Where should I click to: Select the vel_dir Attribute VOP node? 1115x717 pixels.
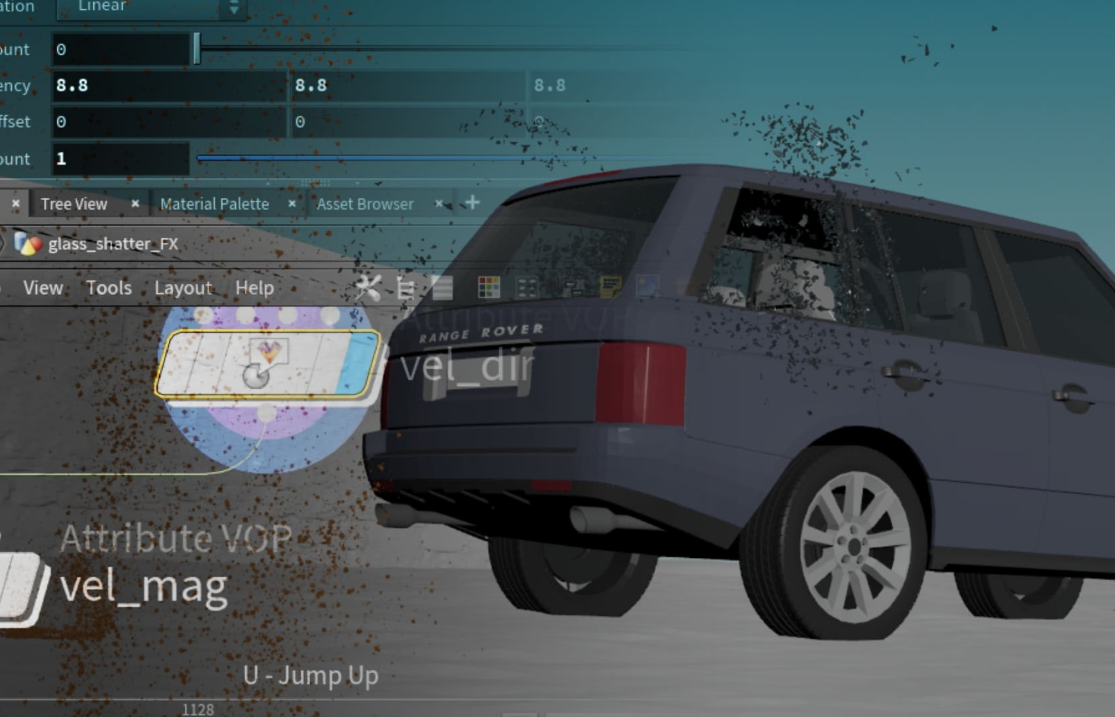(x=268, y=363)
